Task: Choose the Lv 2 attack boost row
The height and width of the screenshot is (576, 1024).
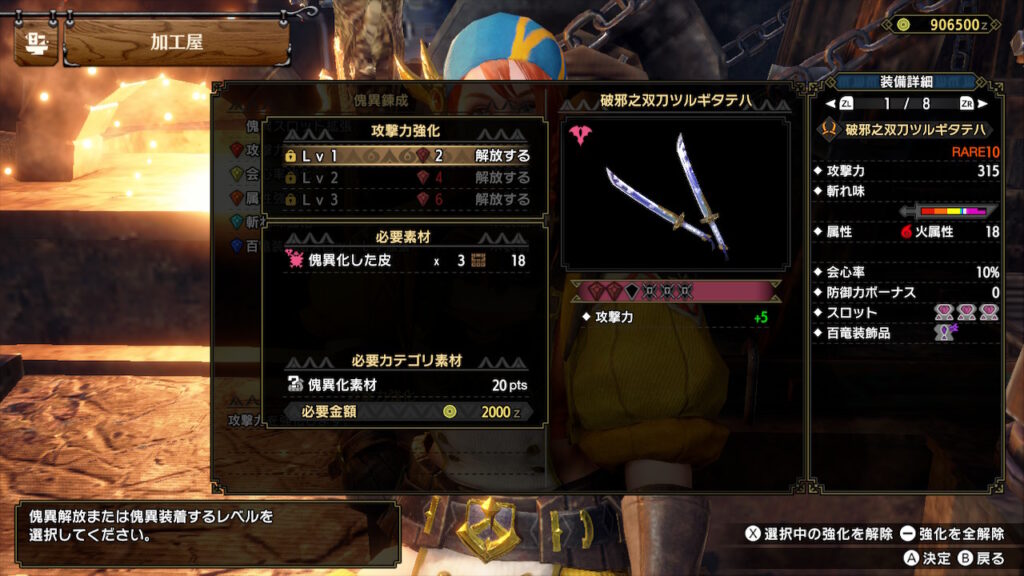Action: pos(407,178)
